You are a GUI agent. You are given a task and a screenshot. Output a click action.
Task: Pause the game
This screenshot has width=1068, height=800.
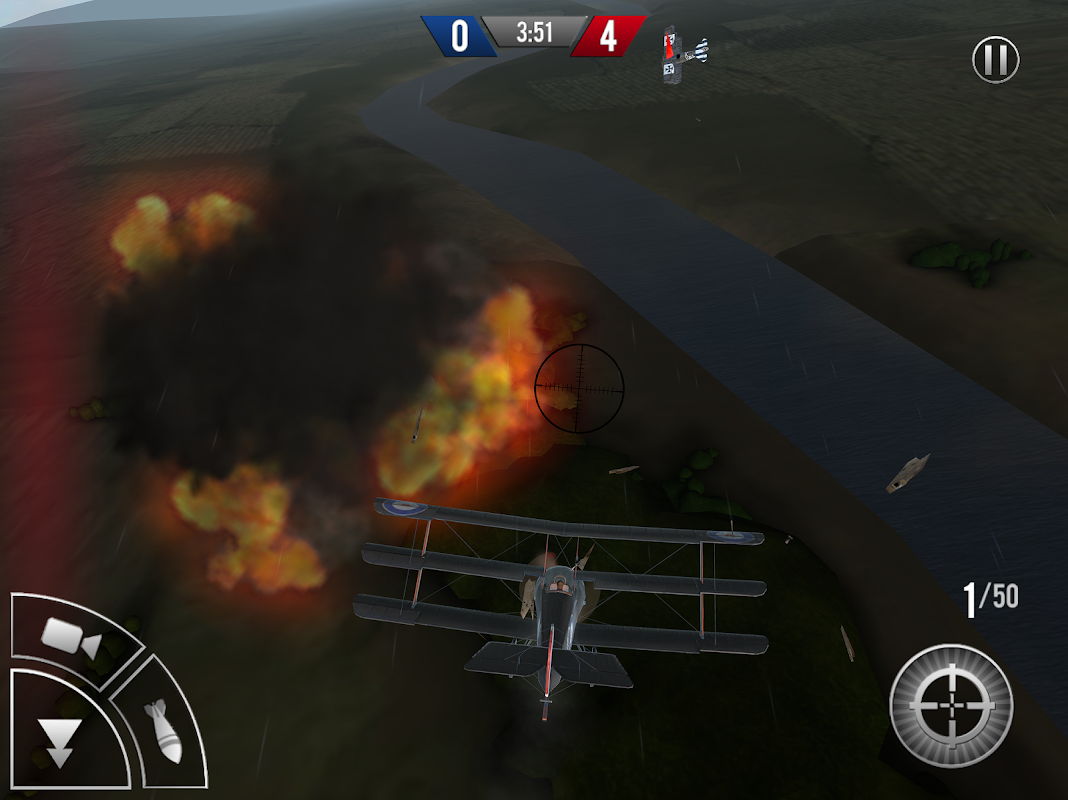point(995,60)
